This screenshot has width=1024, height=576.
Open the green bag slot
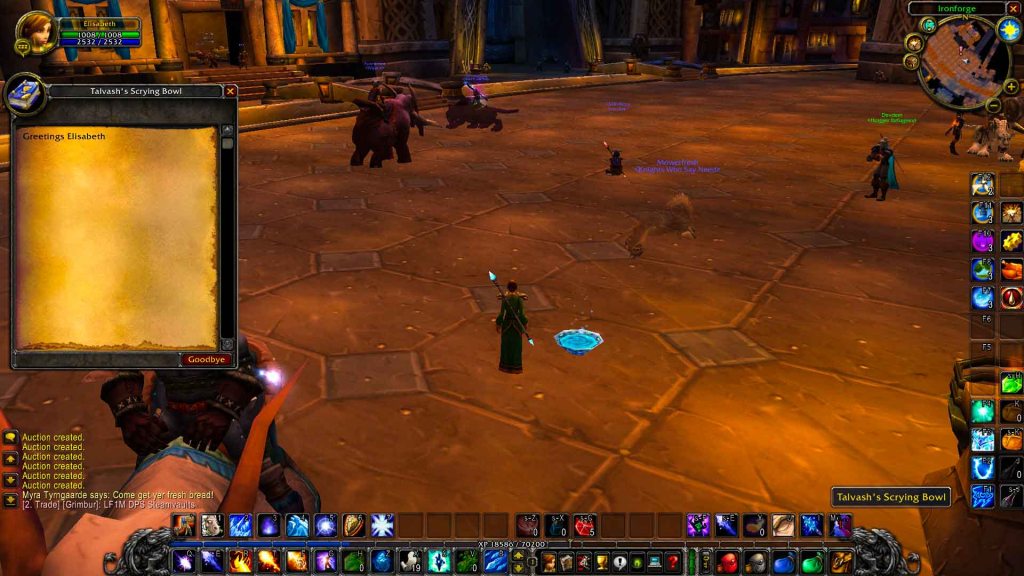click(812, 562)
